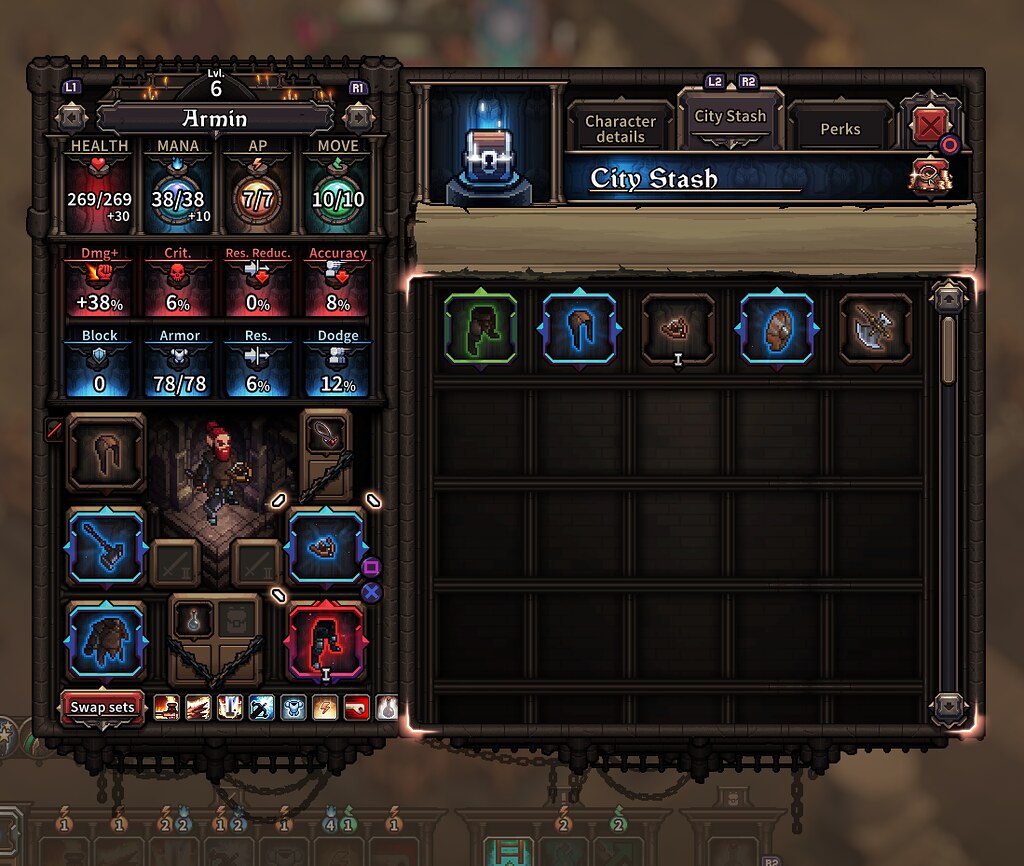The width and height of the screenshot is (1024, 866).
Task: Swap equipment sets with Swap sets button
Action: [102, 707]
